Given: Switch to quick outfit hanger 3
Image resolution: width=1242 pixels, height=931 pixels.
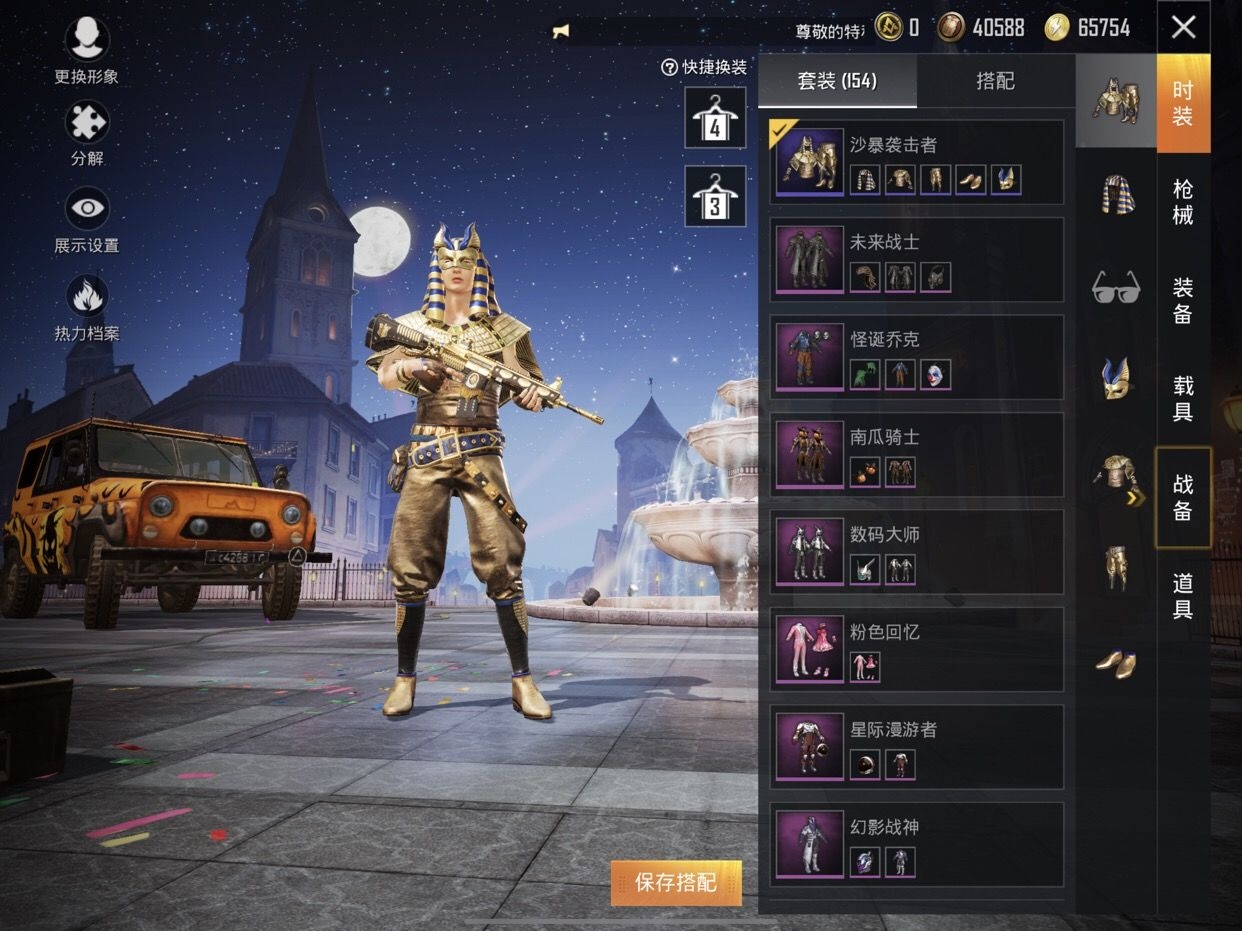Looking at the screenshot, I should (715, 196).
